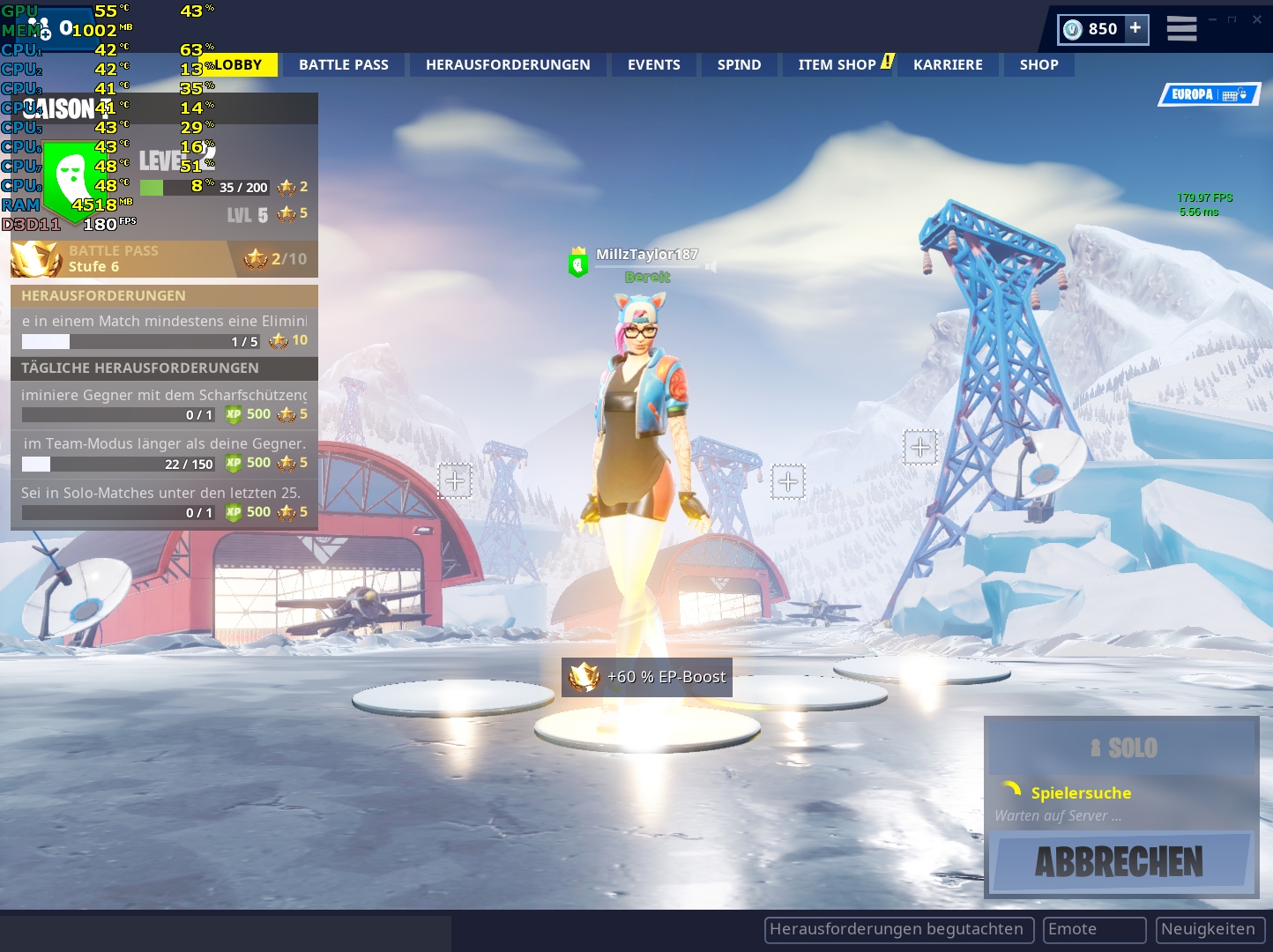Viewport: 1273px width, 952px height.
Task: Switch to the BATTLE PASS tab
Action: pos(343,63)
